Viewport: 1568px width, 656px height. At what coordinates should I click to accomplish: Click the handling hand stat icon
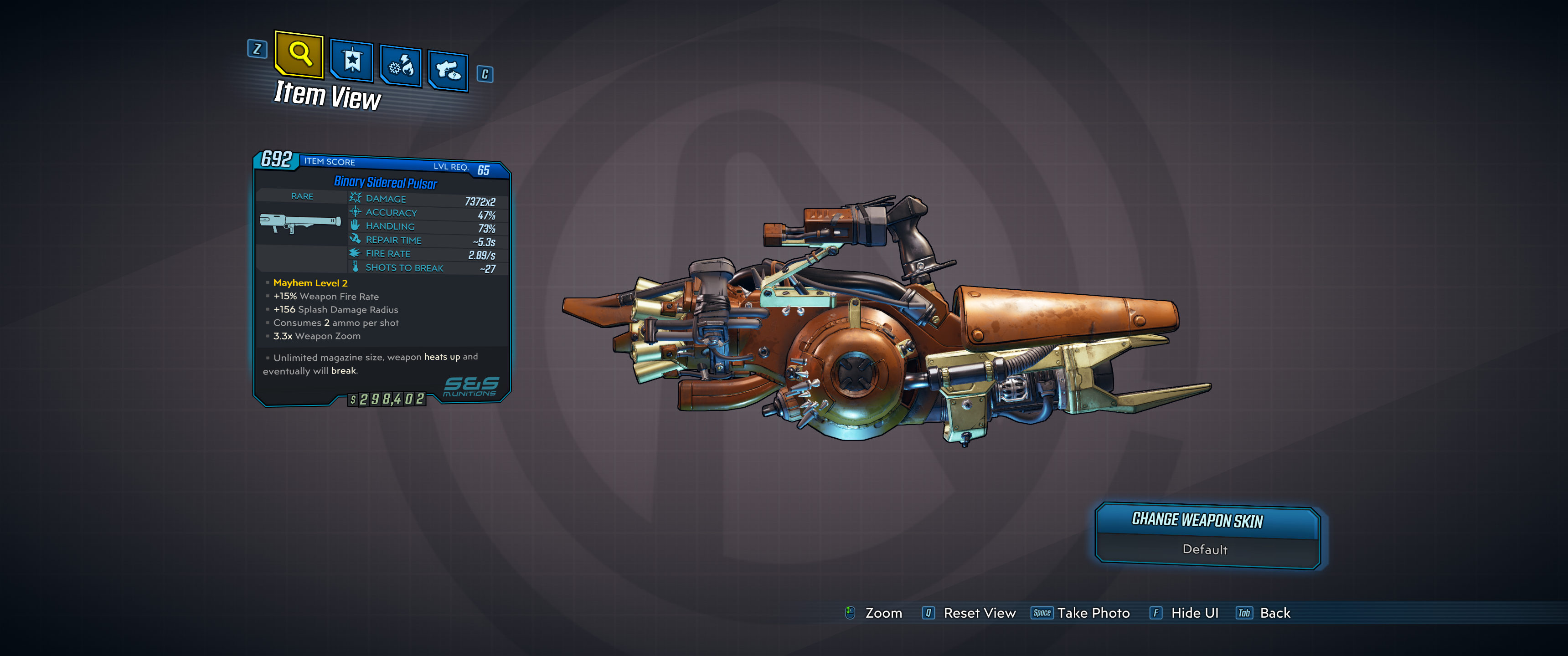click(x=355, y=226)
